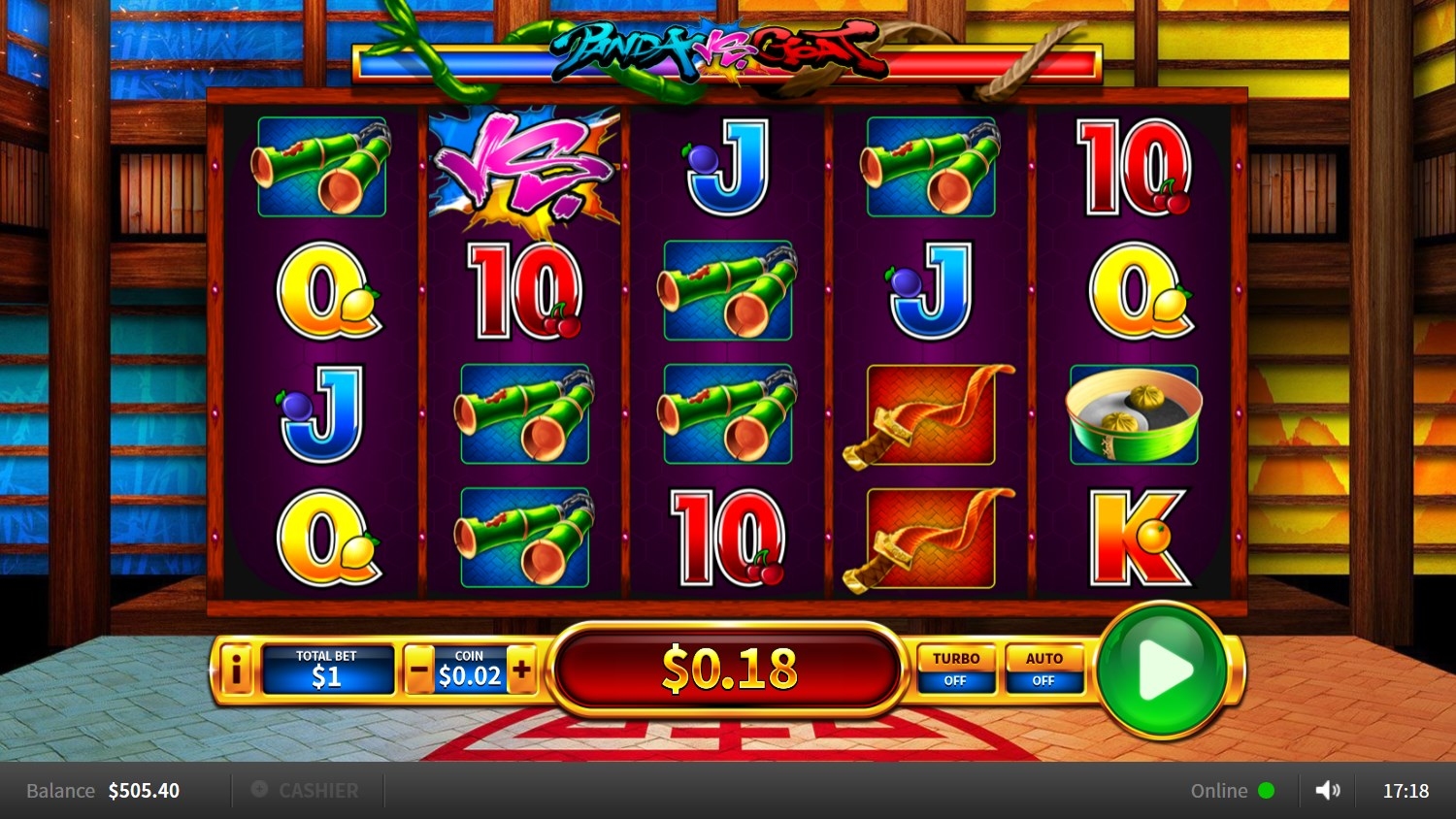Viewport: 1456px width, 819px height.
Task: Spin the reels with the green play button
Action: [x=1163, y=670]
